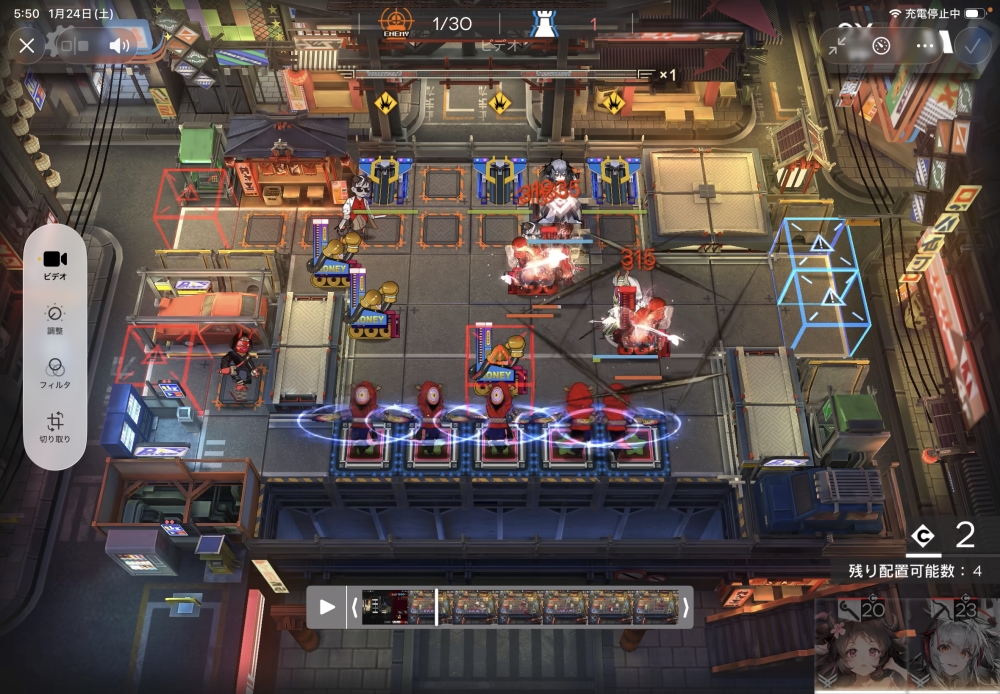Viewport: 1000px width, 694px height.
Task: Select the cost-20 operator card with pink flower
Action: (856, 647)
